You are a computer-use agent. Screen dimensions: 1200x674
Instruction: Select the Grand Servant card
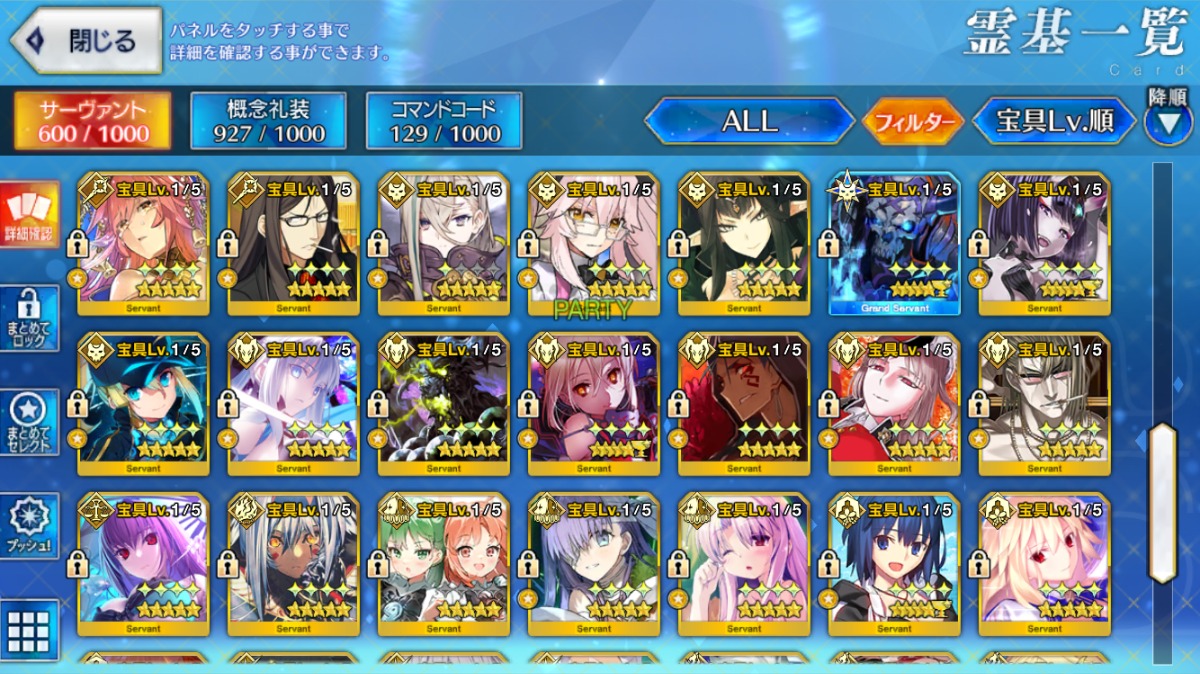[x=894, y=243]
